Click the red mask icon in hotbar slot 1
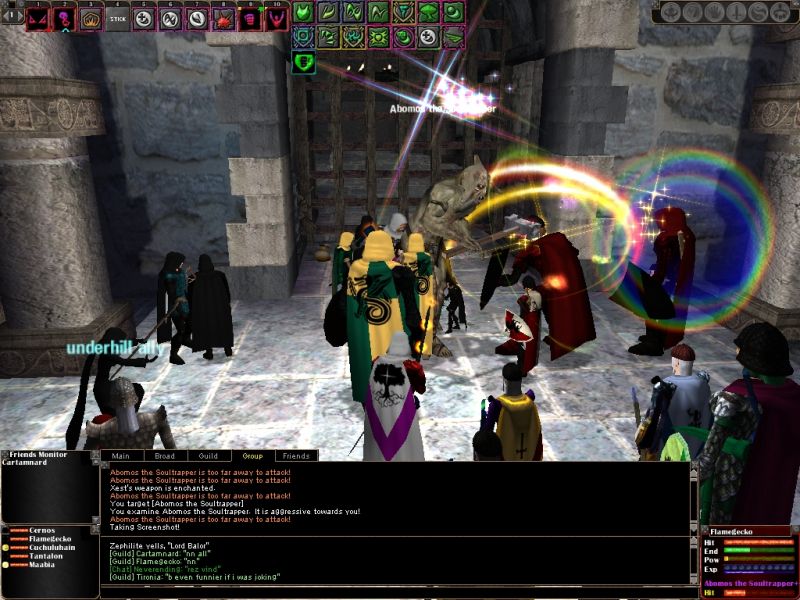 (x=38, y=18)
